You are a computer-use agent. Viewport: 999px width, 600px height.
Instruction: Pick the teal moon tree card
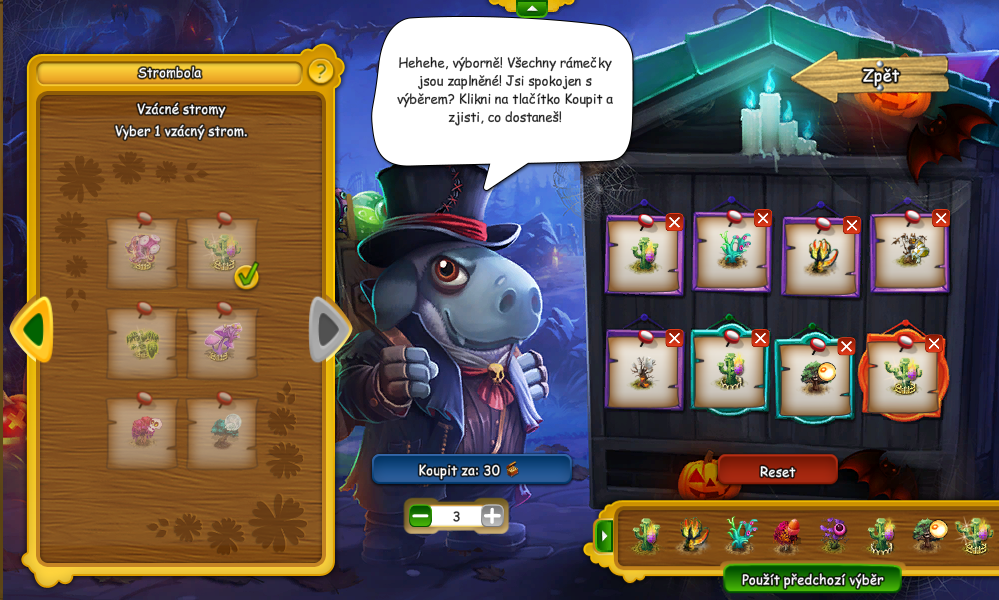click(x=222, y=432)
